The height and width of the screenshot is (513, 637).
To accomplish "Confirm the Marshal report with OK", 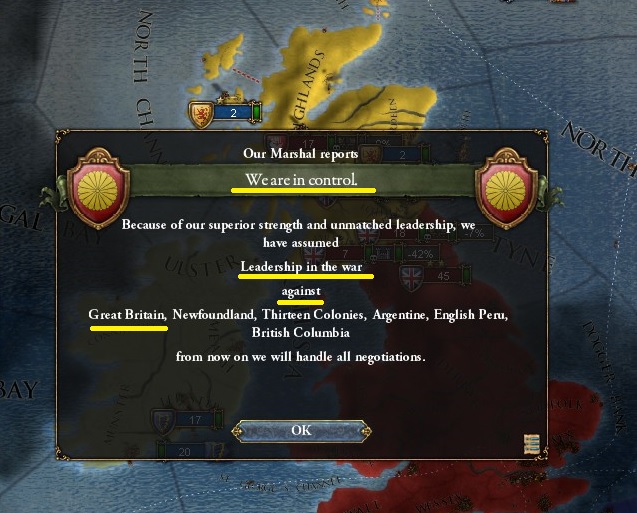I will tap(301, 430).
